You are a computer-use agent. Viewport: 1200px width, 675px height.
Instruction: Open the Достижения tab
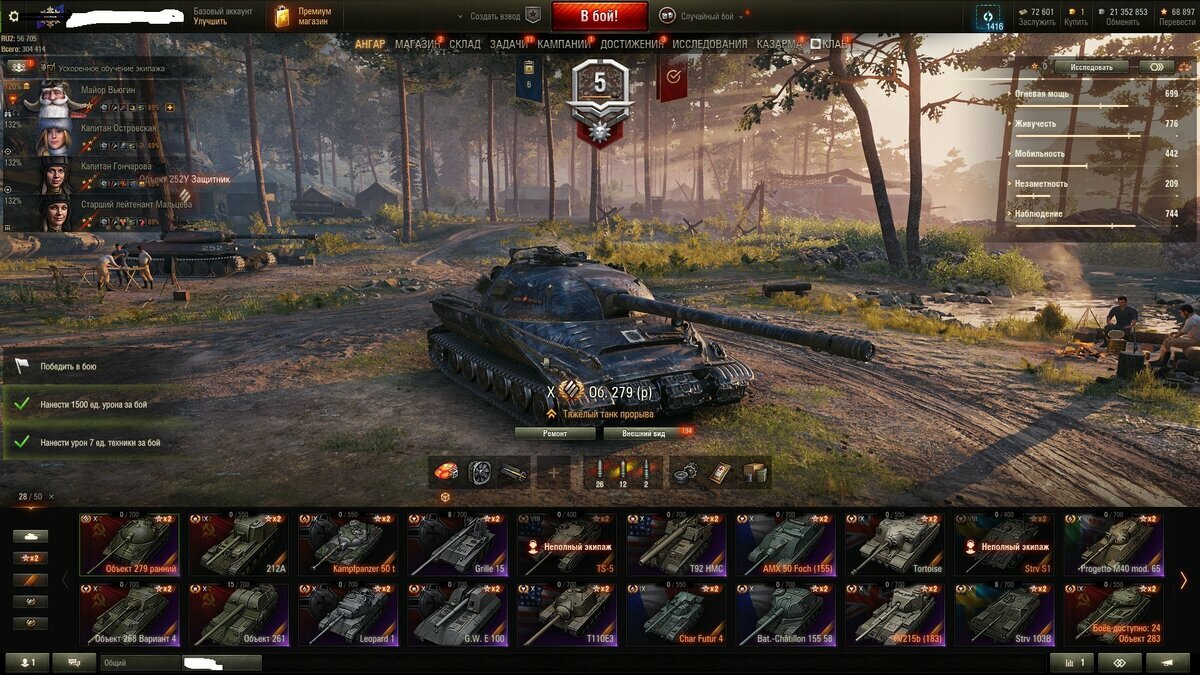631,44
